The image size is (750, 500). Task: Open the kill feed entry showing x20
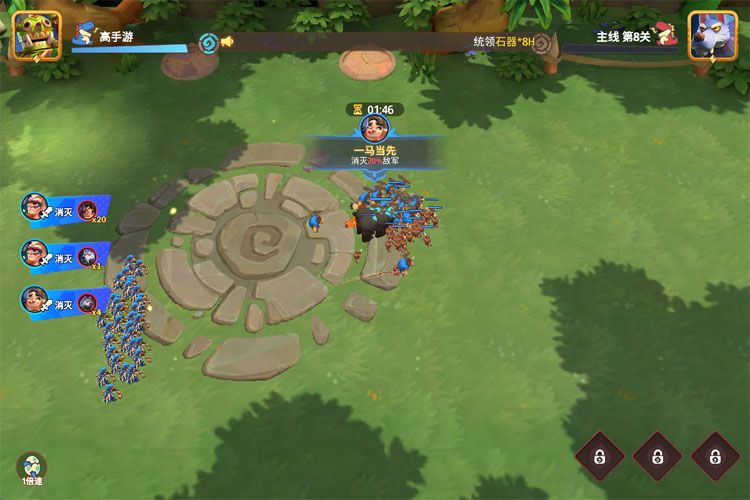pyautogui.click(x=64, y=209)
